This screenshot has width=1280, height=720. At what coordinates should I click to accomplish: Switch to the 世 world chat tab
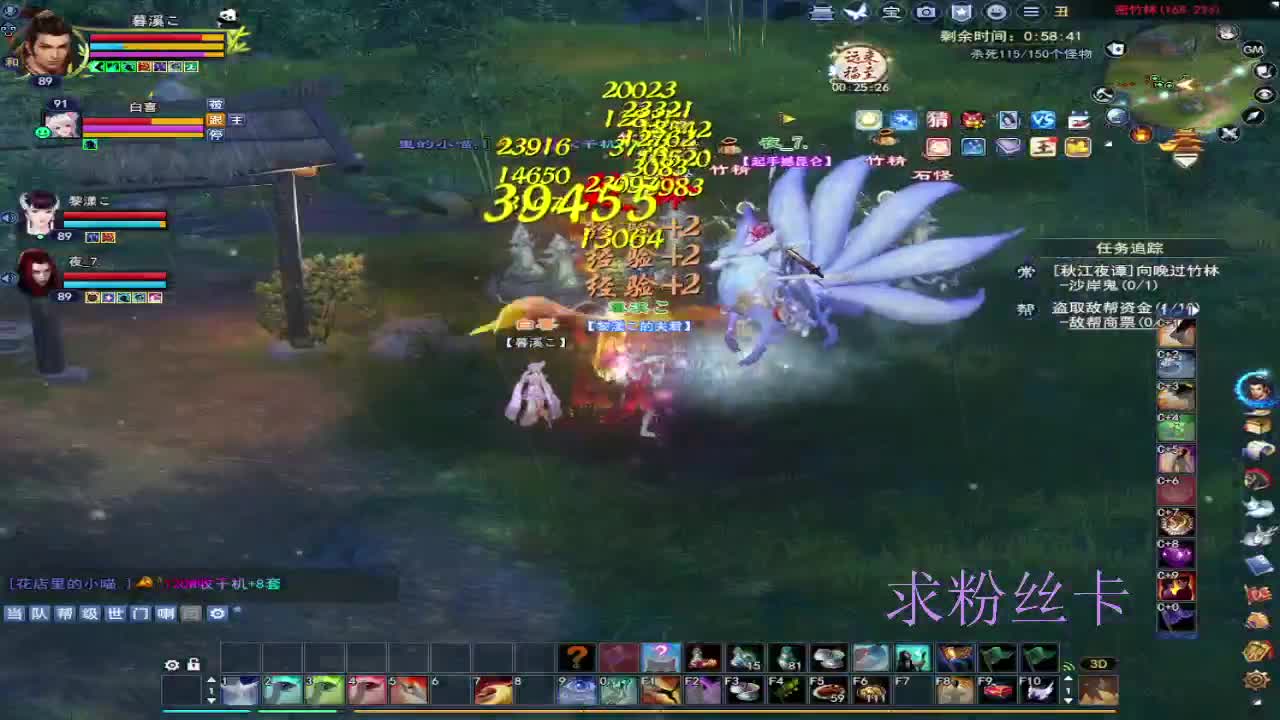pos(116,613)
